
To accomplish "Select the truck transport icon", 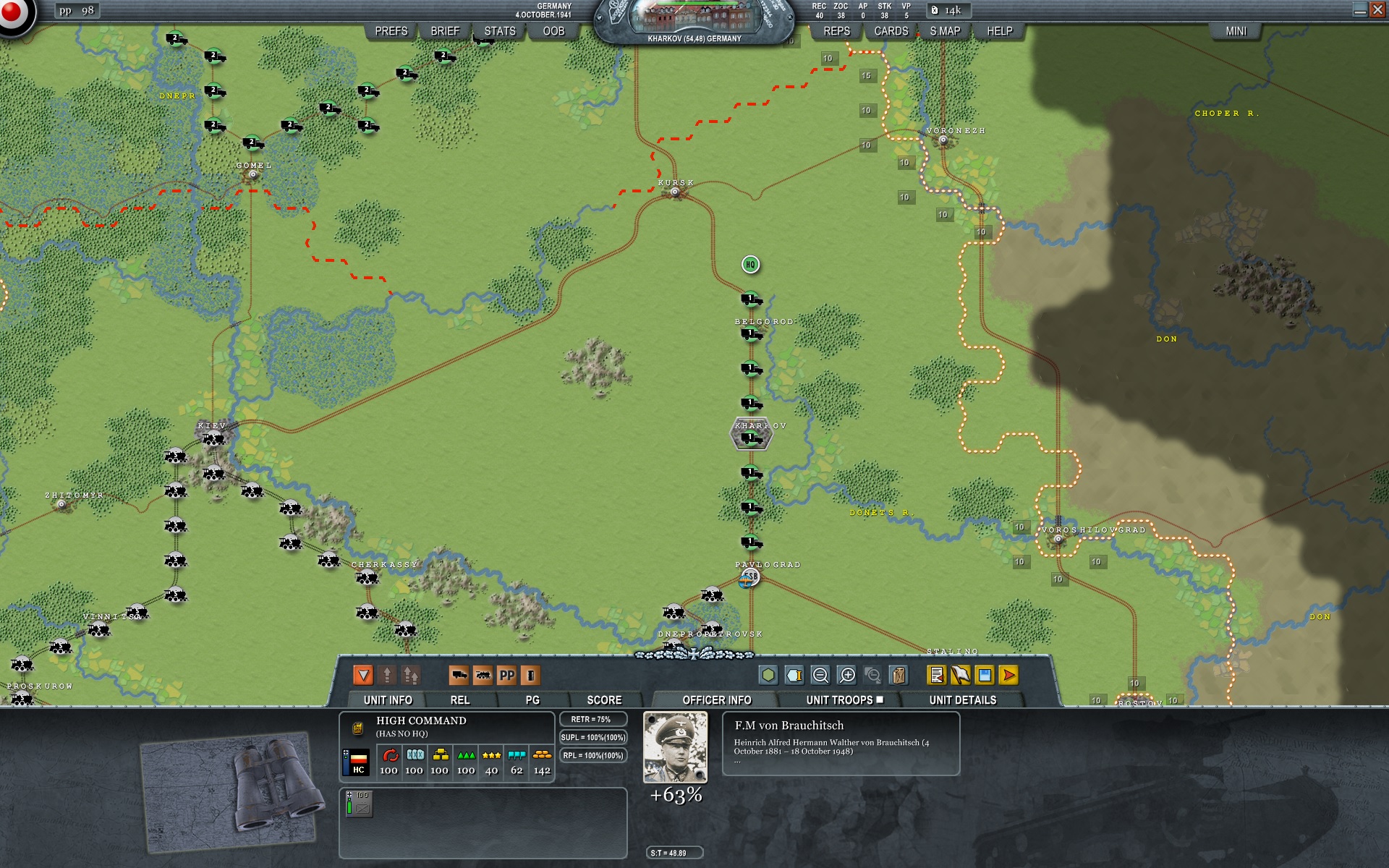I will (460, 676).
